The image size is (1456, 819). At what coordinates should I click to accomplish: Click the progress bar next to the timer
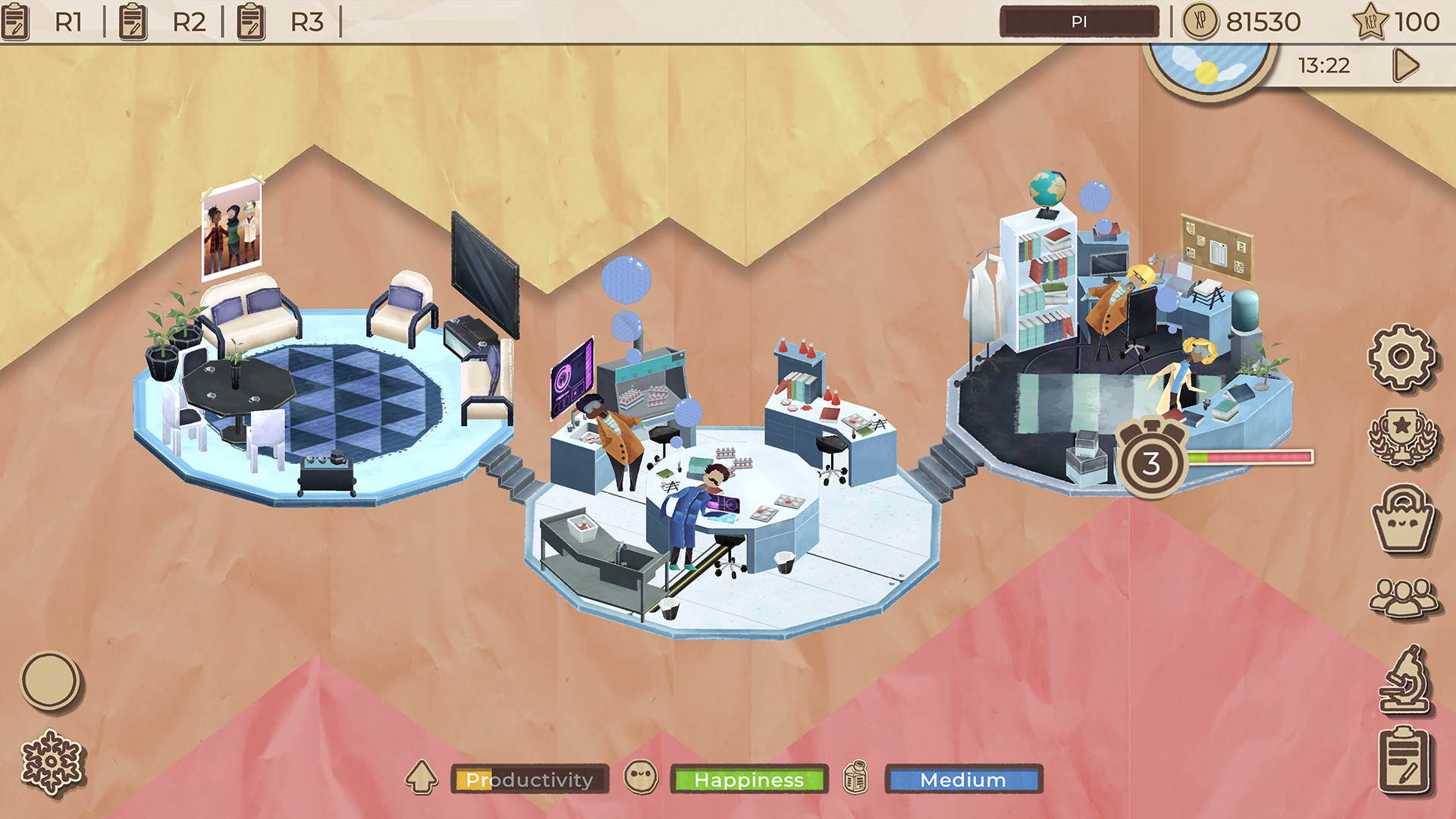[x=1251, y=457]
